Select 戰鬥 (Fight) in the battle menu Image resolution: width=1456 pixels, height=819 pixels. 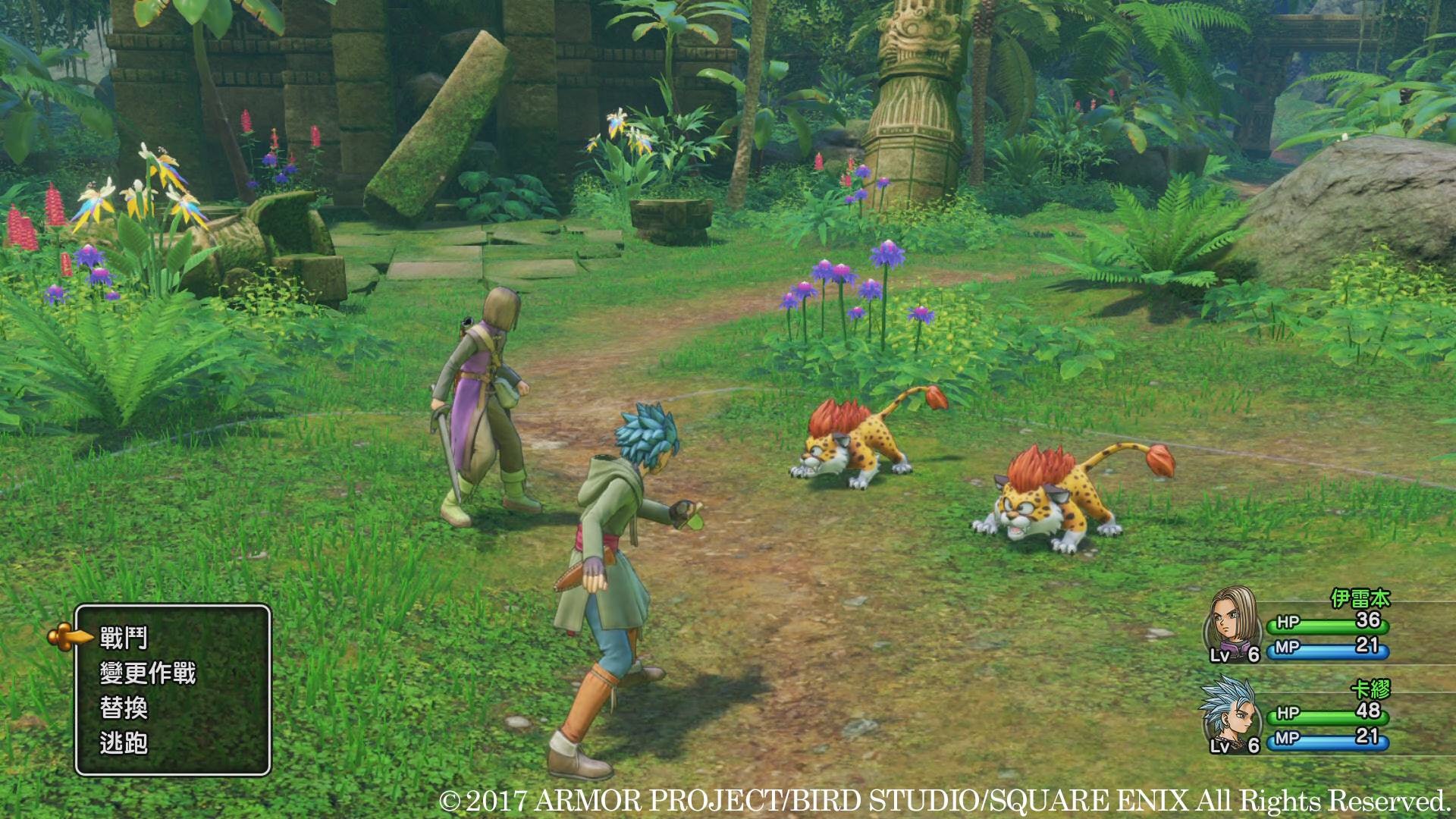pos(124,639)
